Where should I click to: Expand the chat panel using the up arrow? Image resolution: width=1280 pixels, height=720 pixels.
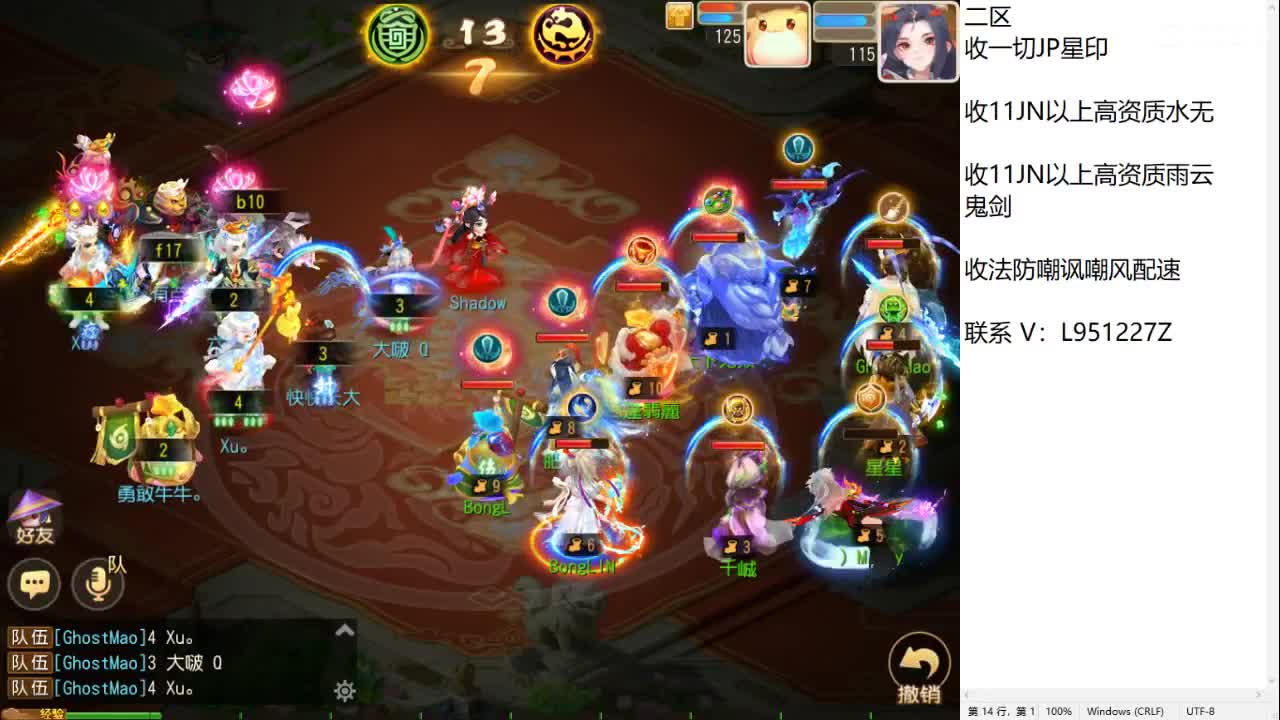345,630
